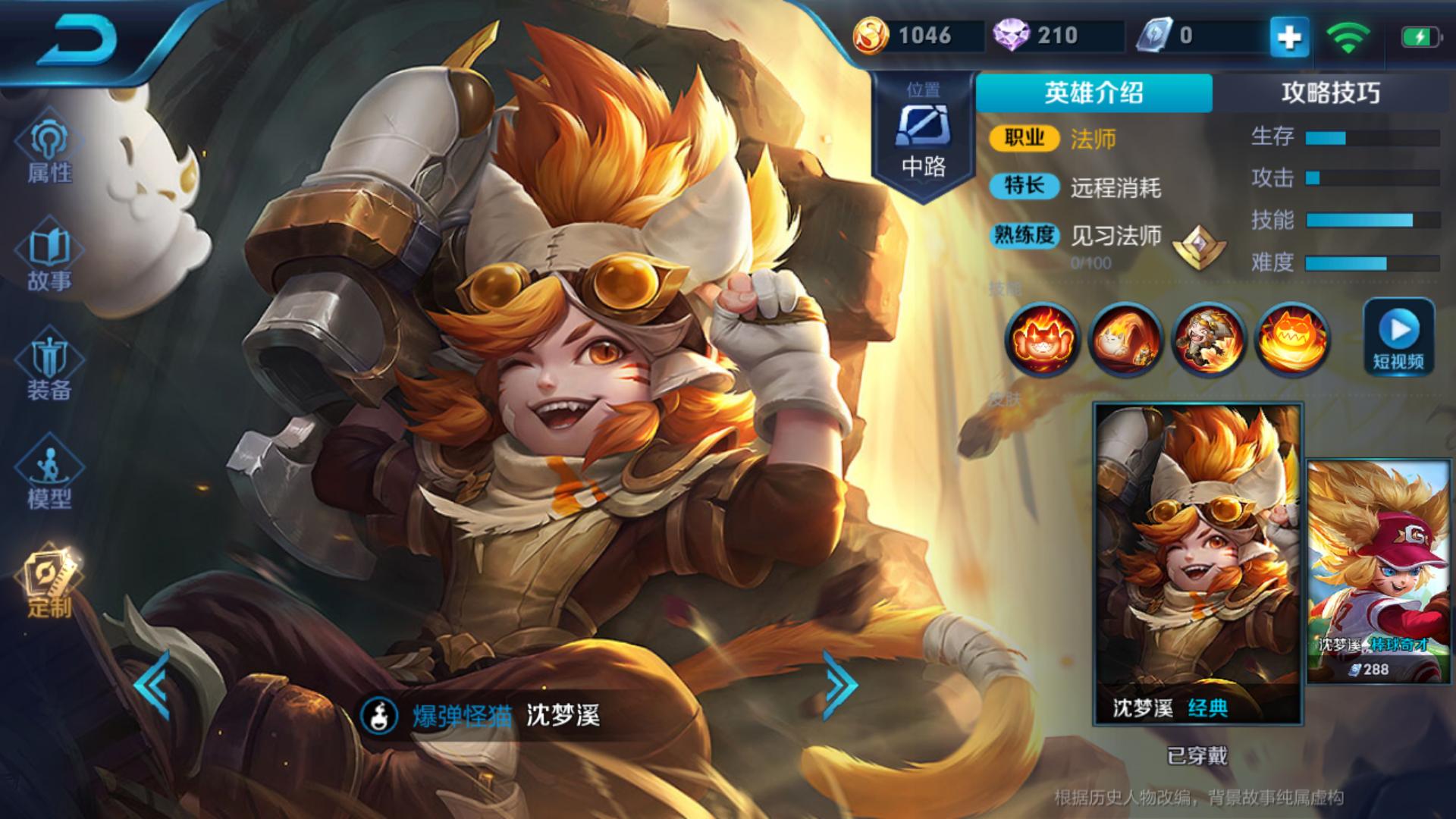This screenshot has width=1456, height=819.
Task: Show the next hero with right arrow
Action: [x=840, y=685]
